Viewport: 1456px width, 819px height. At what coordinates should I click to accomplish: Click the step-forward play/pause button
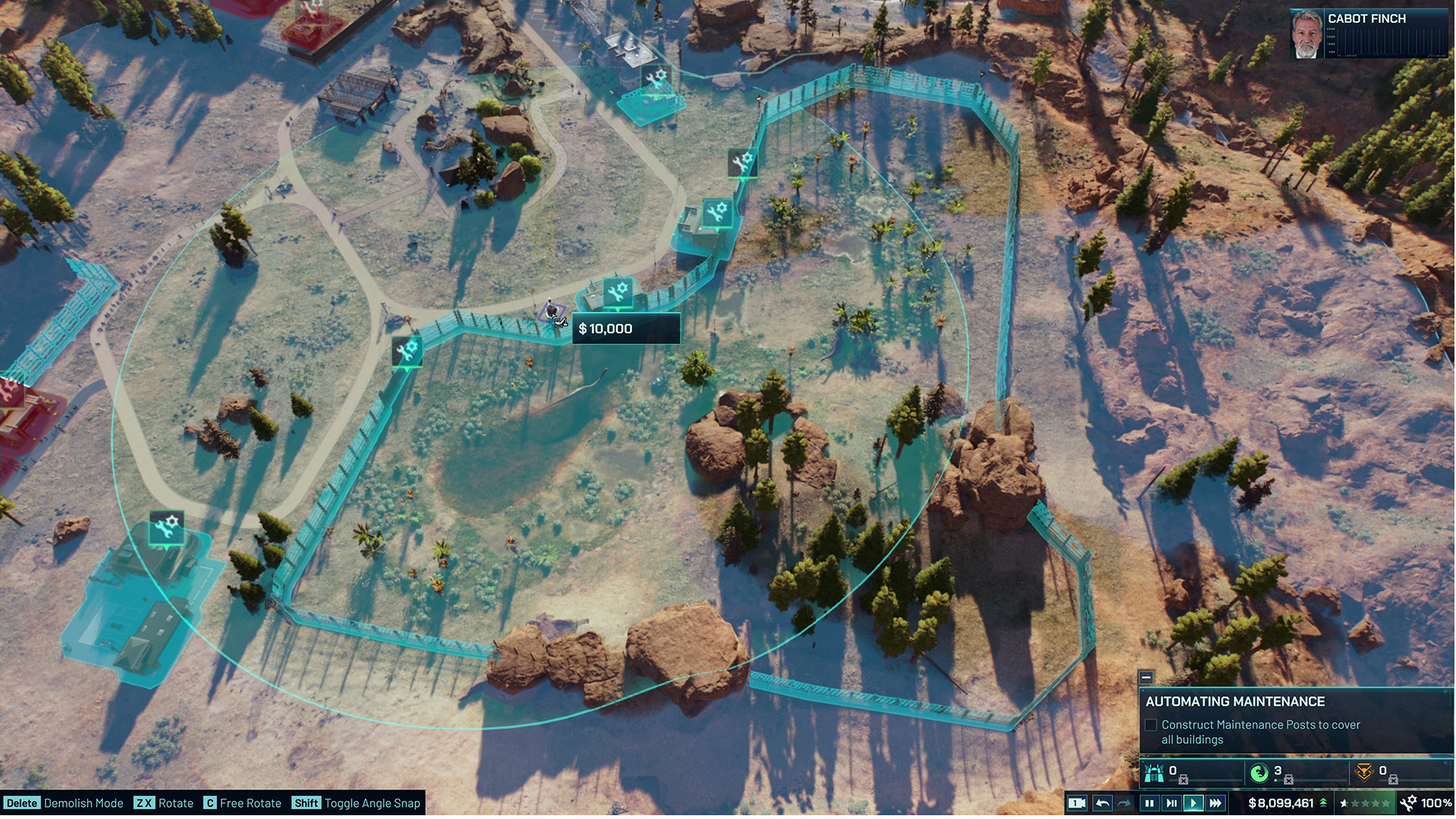(x=1172, y=803)
